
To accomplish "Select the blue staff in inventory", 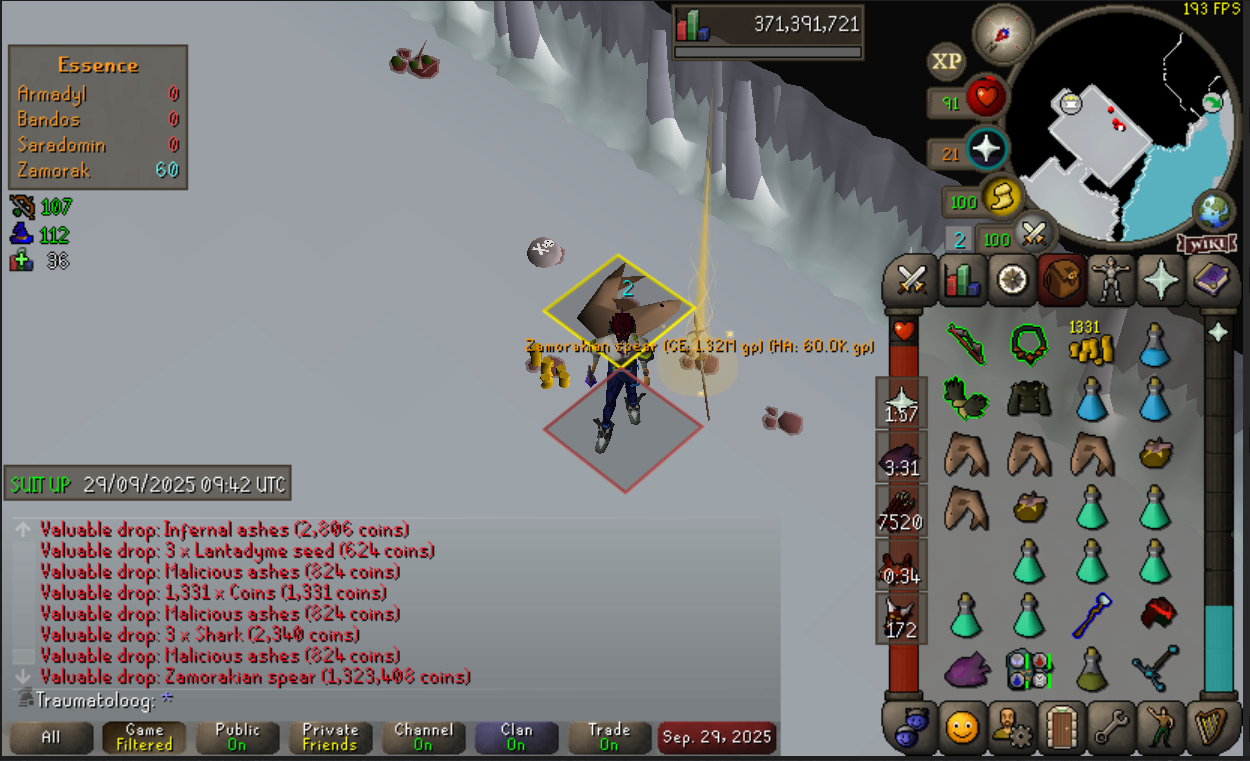I will 1091,616.
